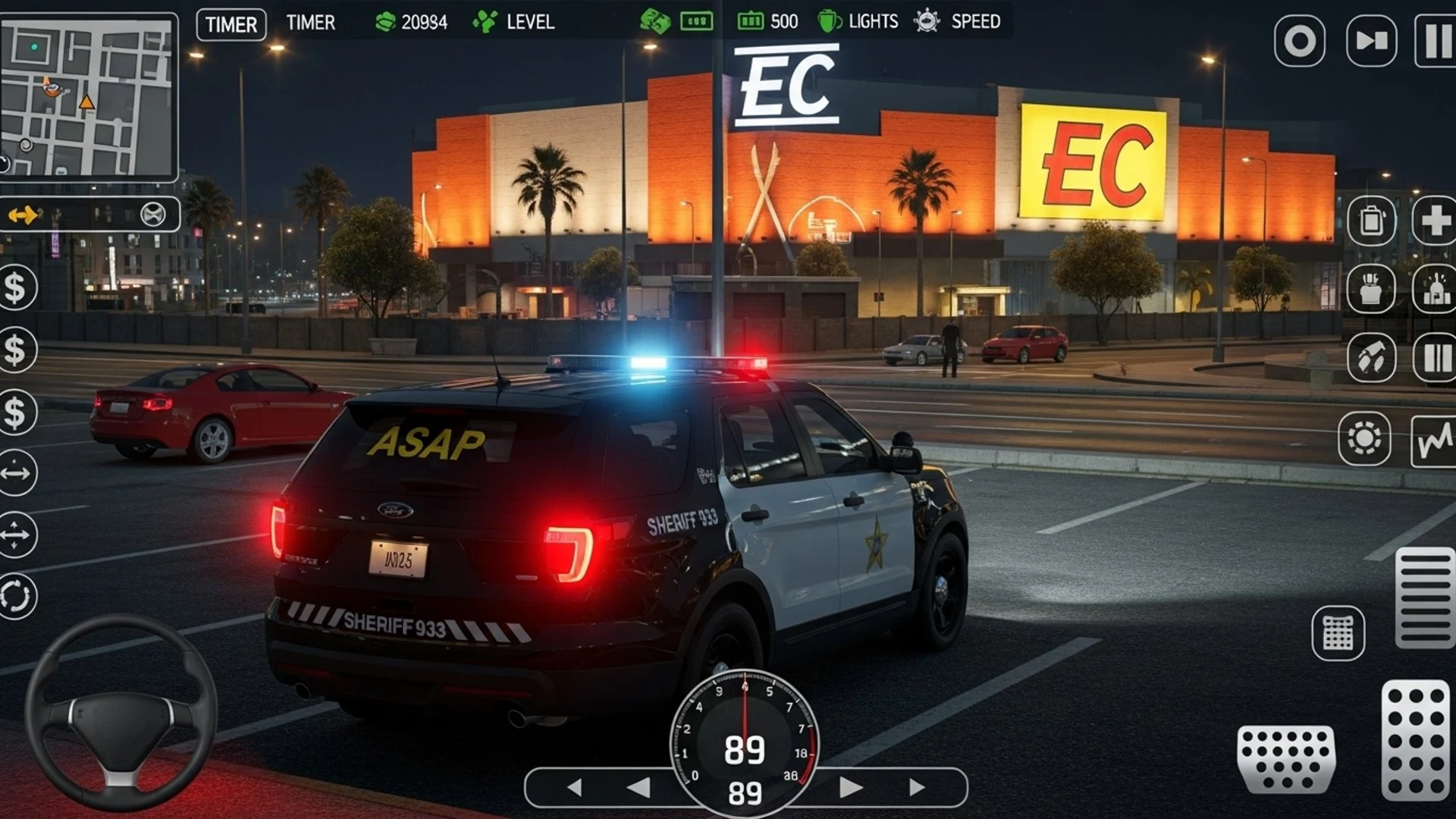Select the four-way arrows icon
The image size is (1456, 819).
click(x=17, y=535)
